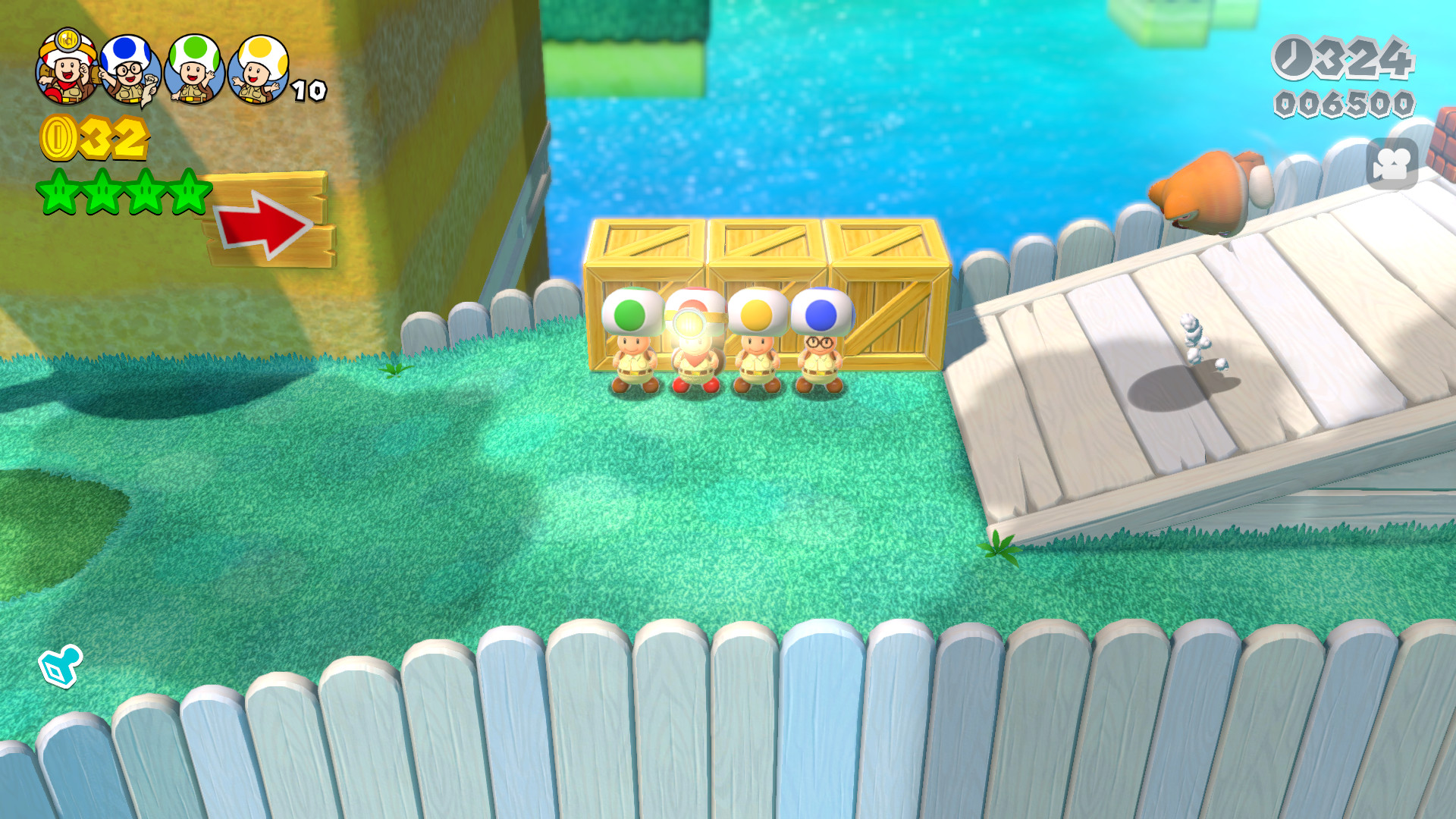Click the Captain Toad portrait icon
The width and height of the screenshot is (1456, 819).
coord(64,64)
